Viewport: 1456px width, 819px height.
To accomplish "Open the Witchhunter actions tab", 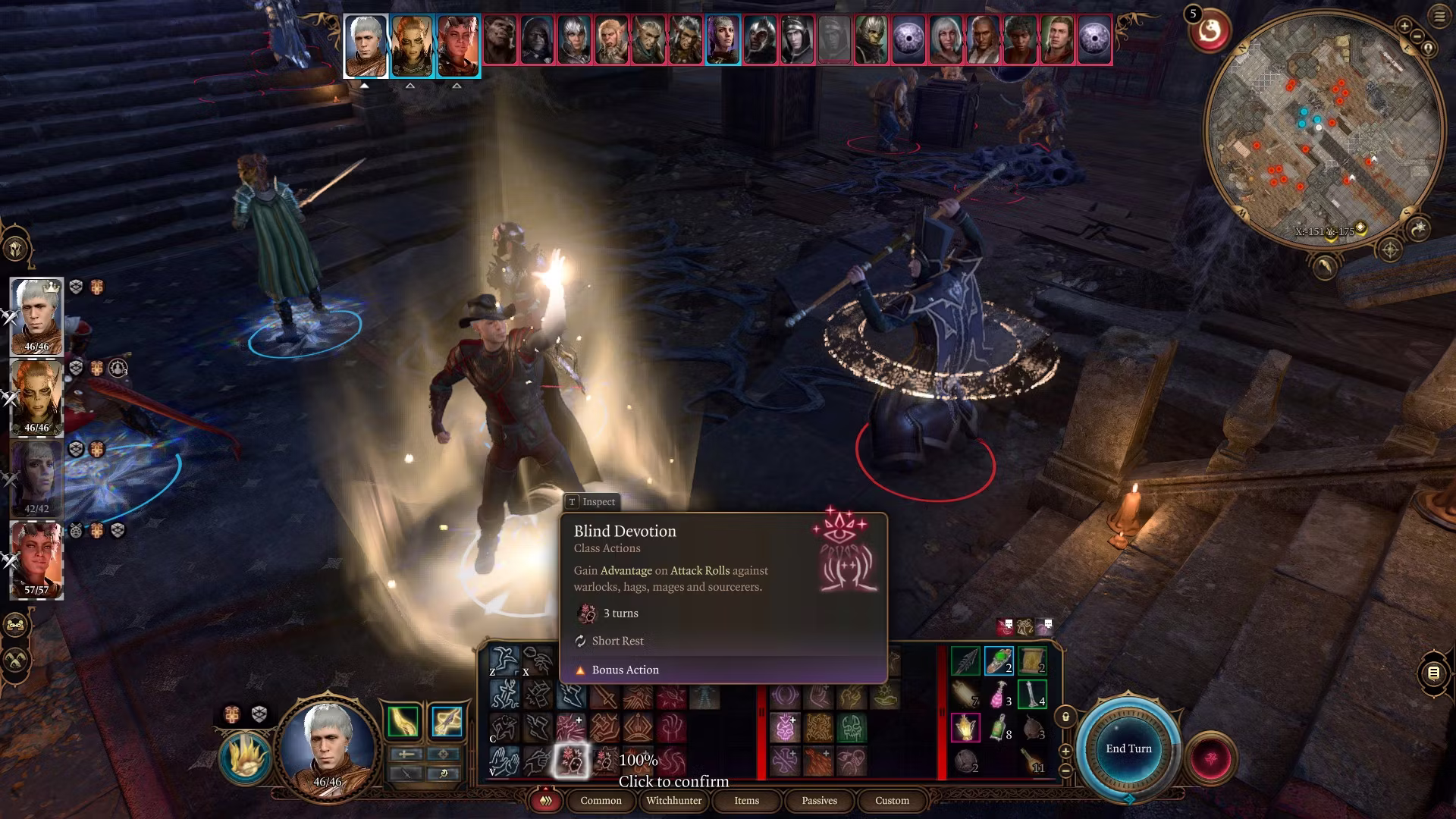I will click(674, 800).
